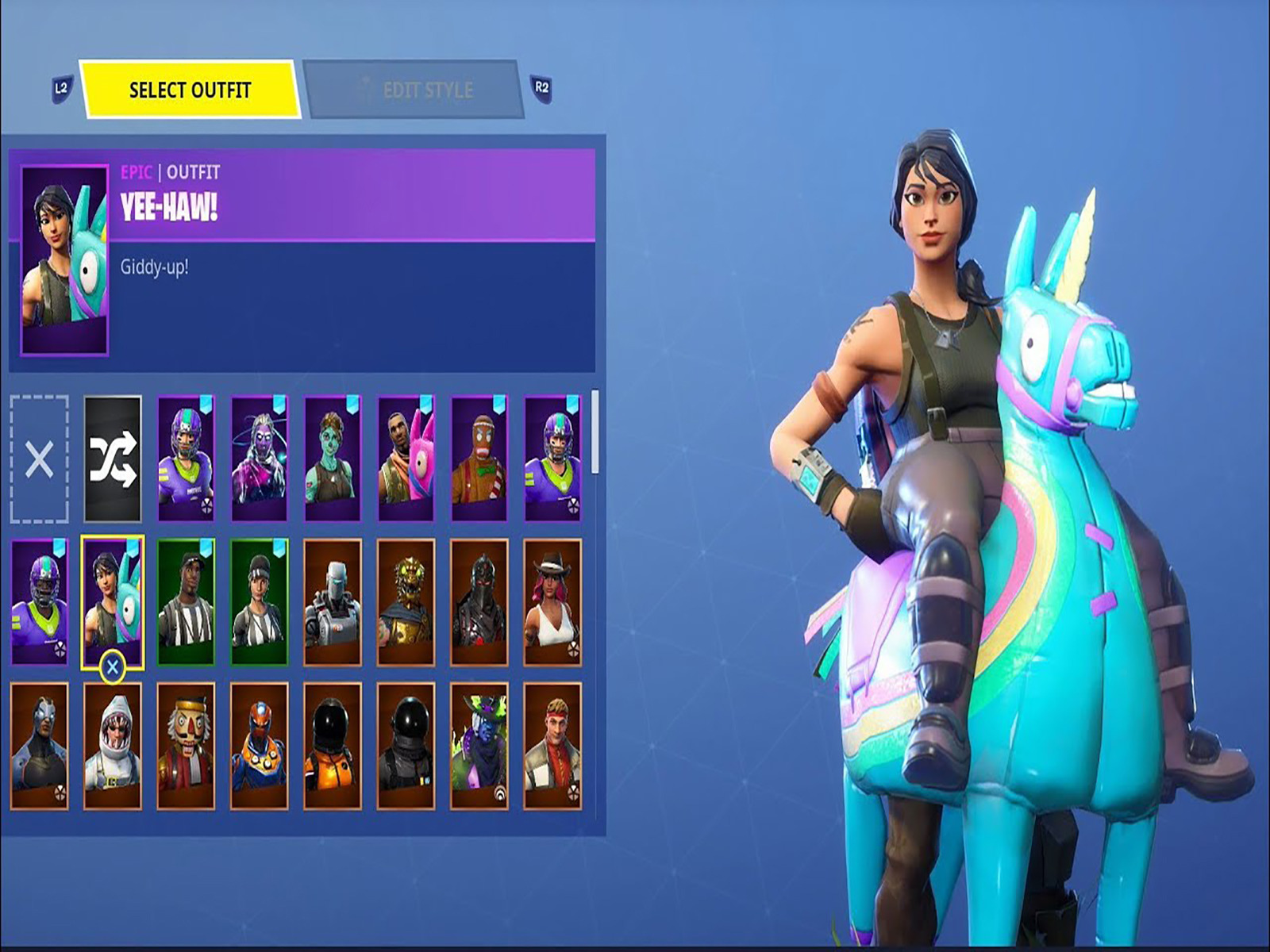Select the cowgirl hat outfit
Screen dimensions: 1270x952
coord(552,602)
